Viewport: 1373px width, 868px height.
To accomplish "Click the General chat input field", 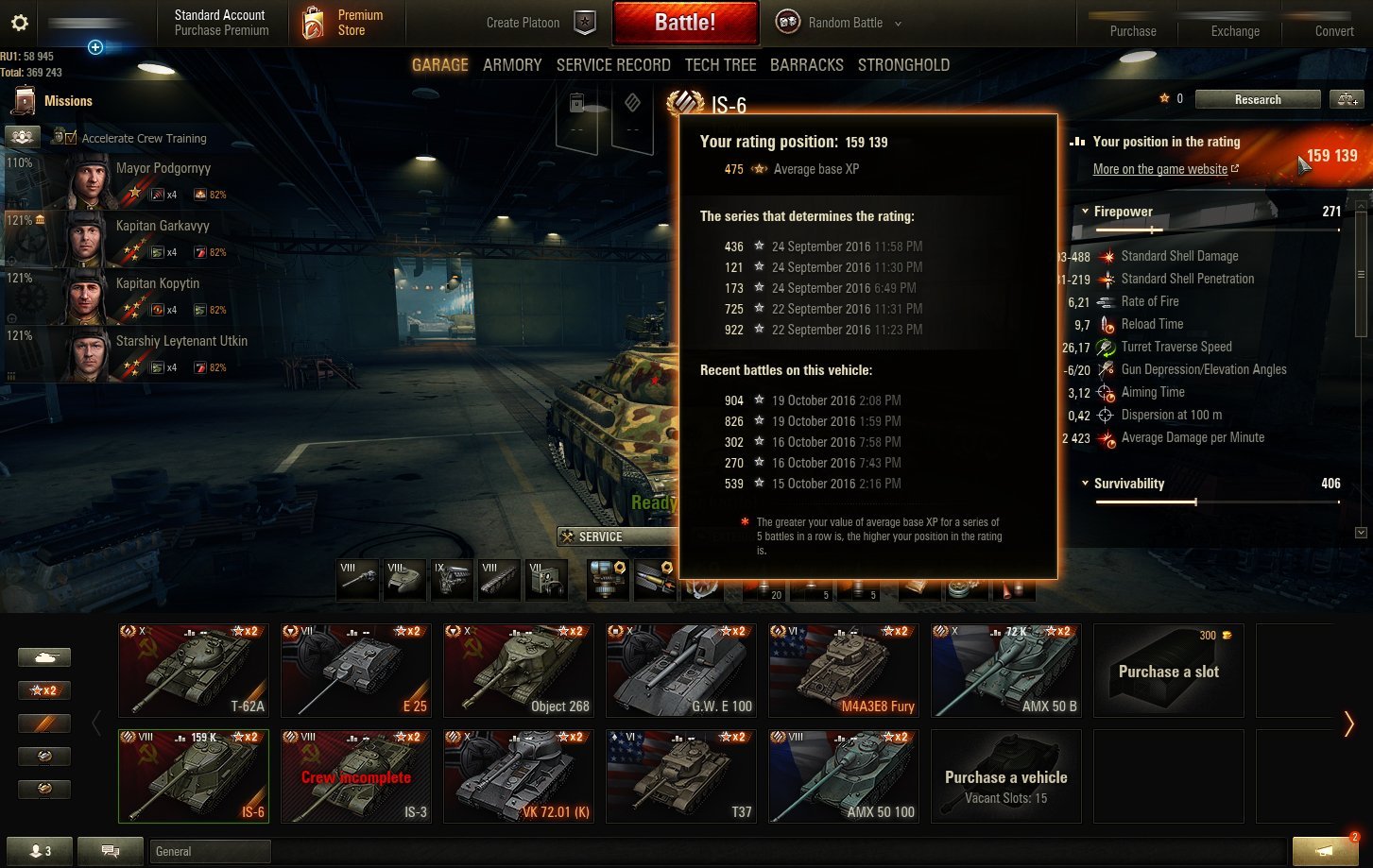I will (x=210, y=851).
